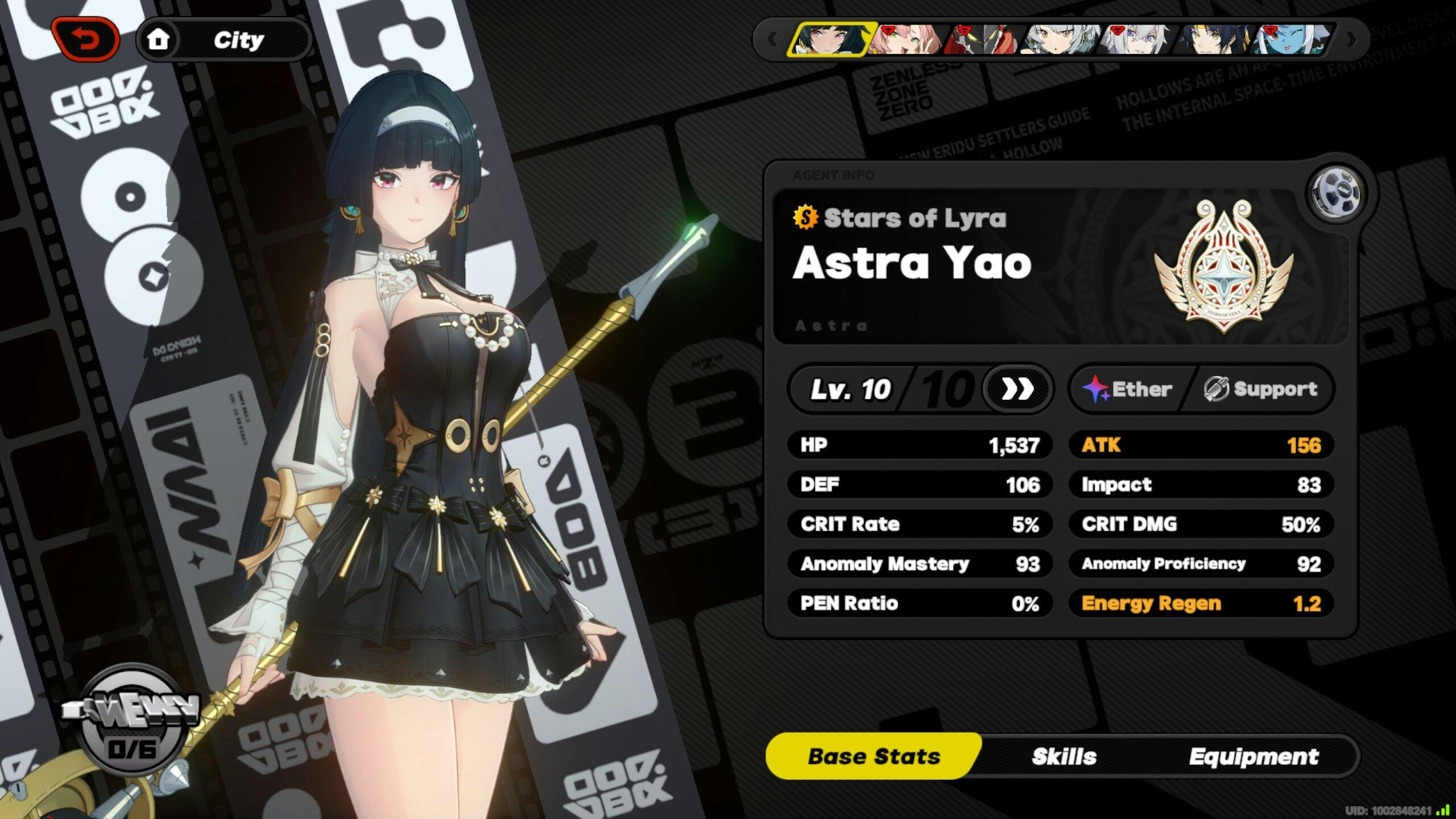Return to the City home screen
The image size is (1456, 819).
pyautogui.click(x=224, y=40)
